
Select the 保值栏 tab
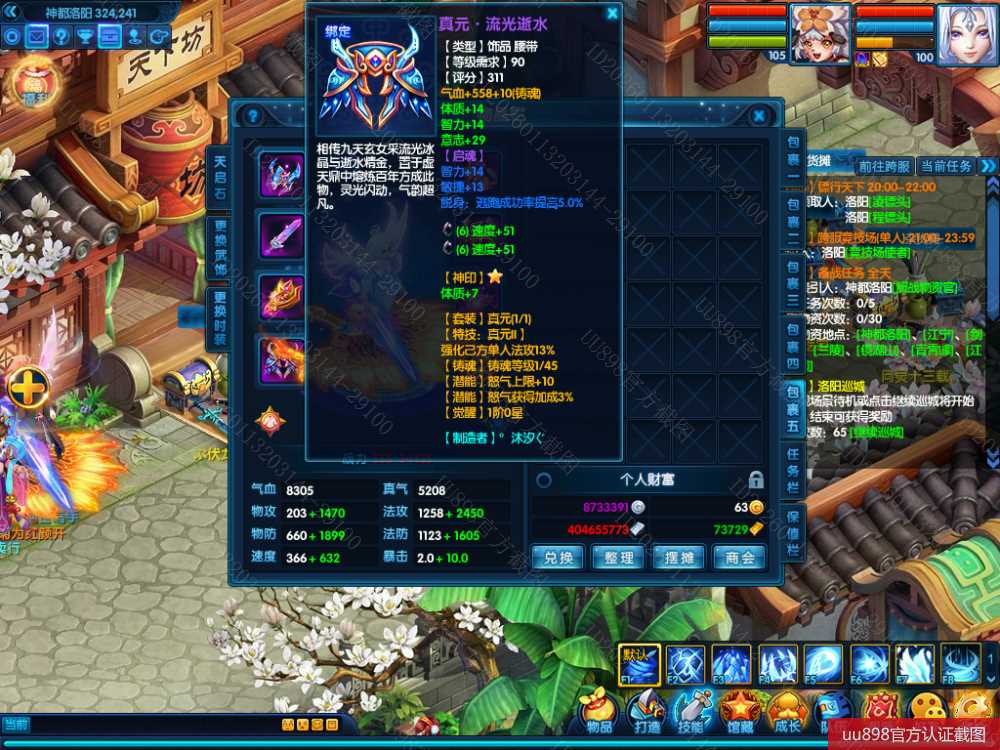tap(793, 534)
